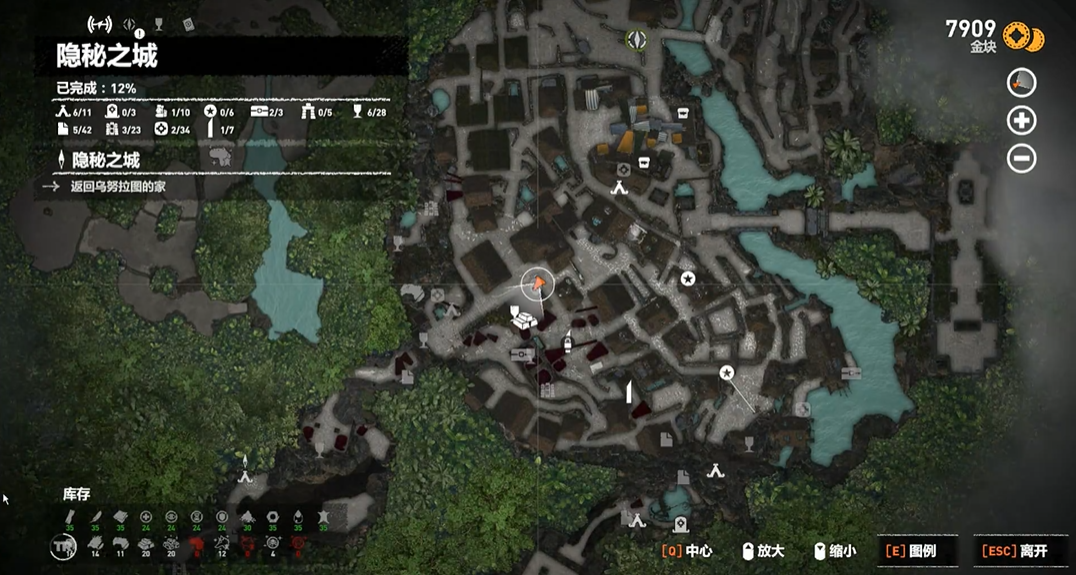Open the chalice challenges tab
This screenshot has height=575, width=1076.
159,24
